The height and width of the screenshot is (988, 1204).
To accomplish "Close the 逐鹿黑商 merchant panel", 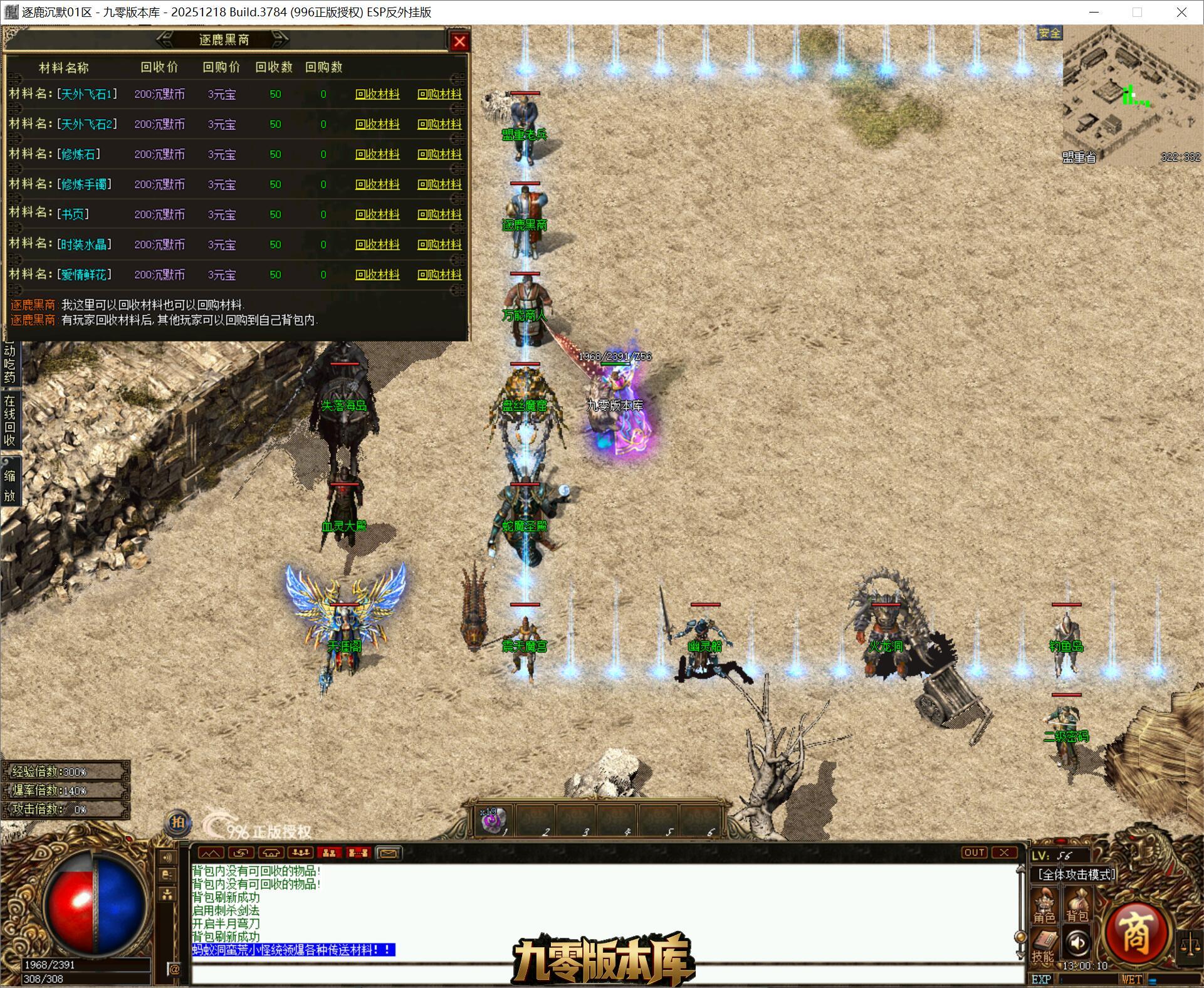I will [459, 41].
